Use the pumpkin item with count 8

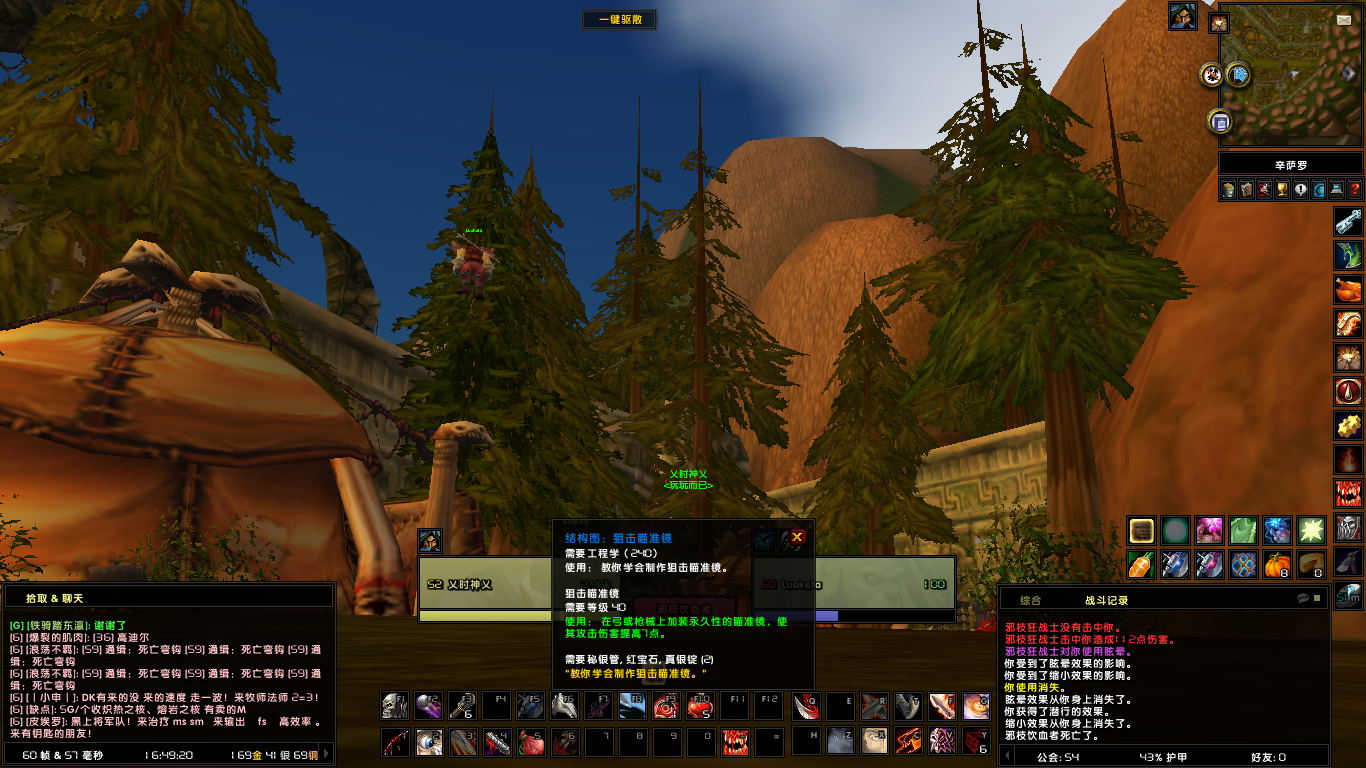[x=1277, y=564]
